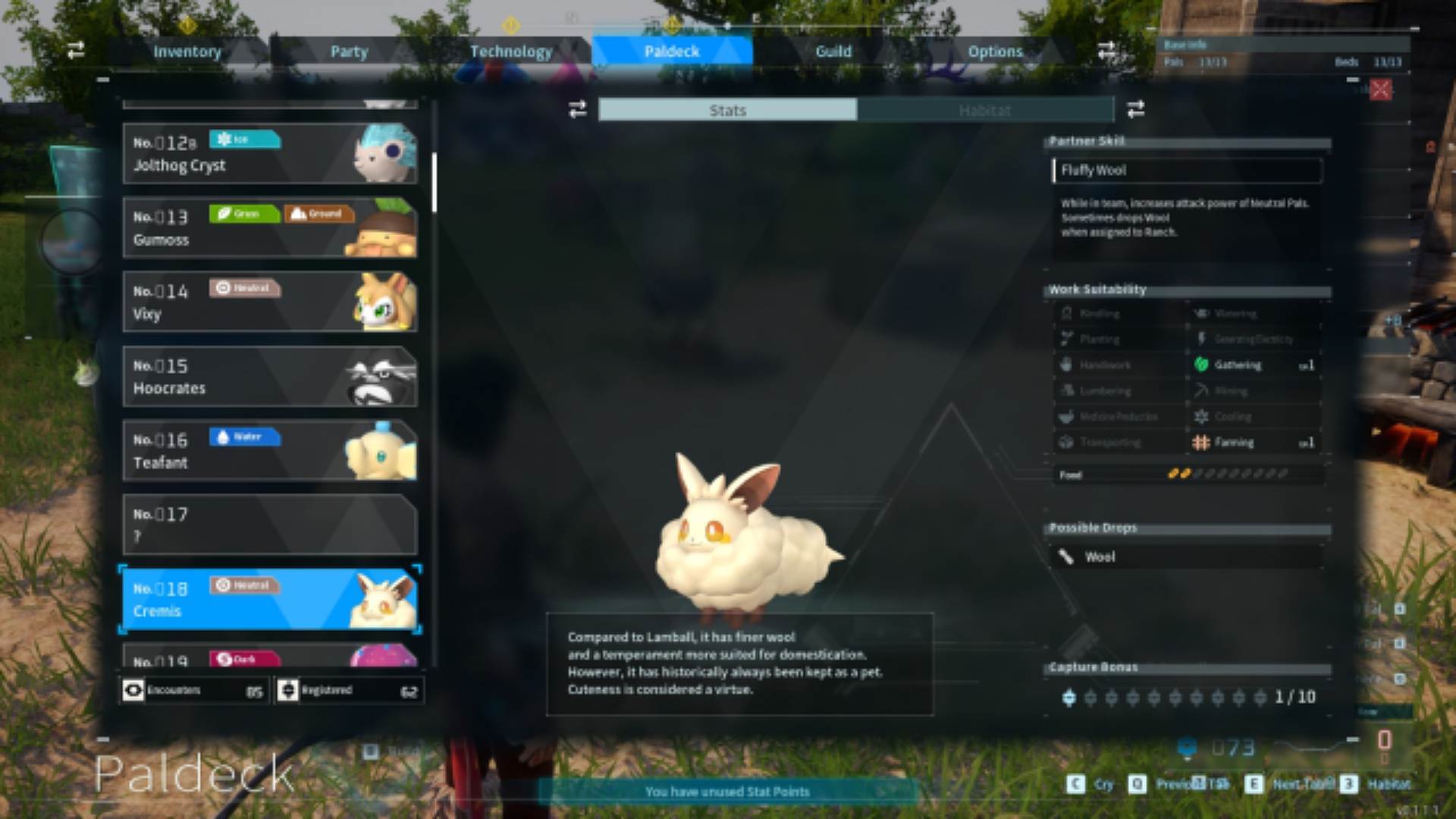This screenshot has height=819, width=1456.
Task: Click the highlighted Cremis entry
Action: coord(269,599)
